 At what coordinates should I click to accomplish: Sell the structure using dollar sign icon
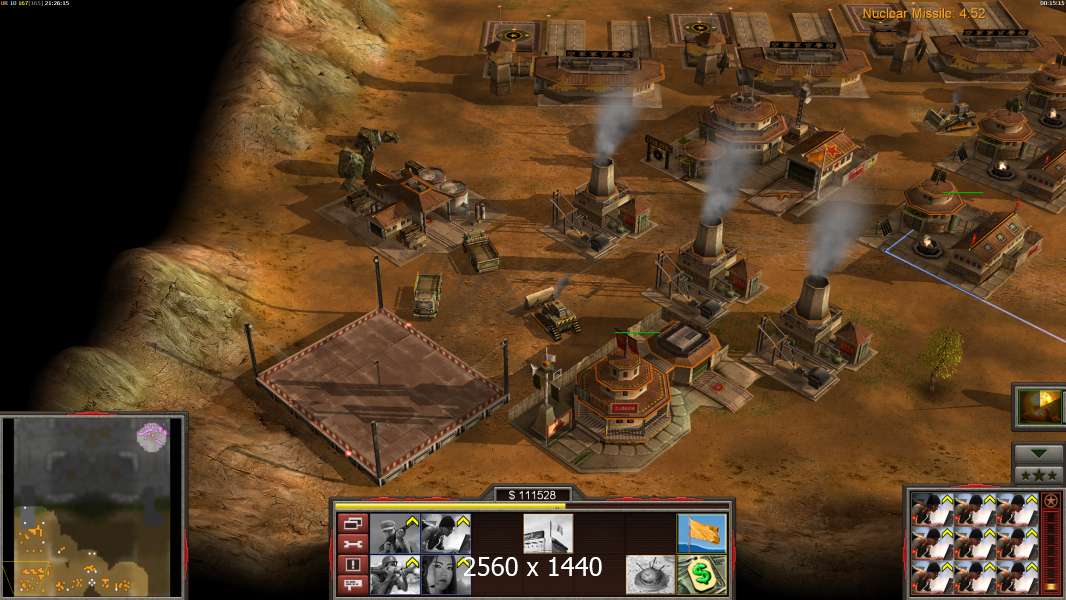(701, 574)
